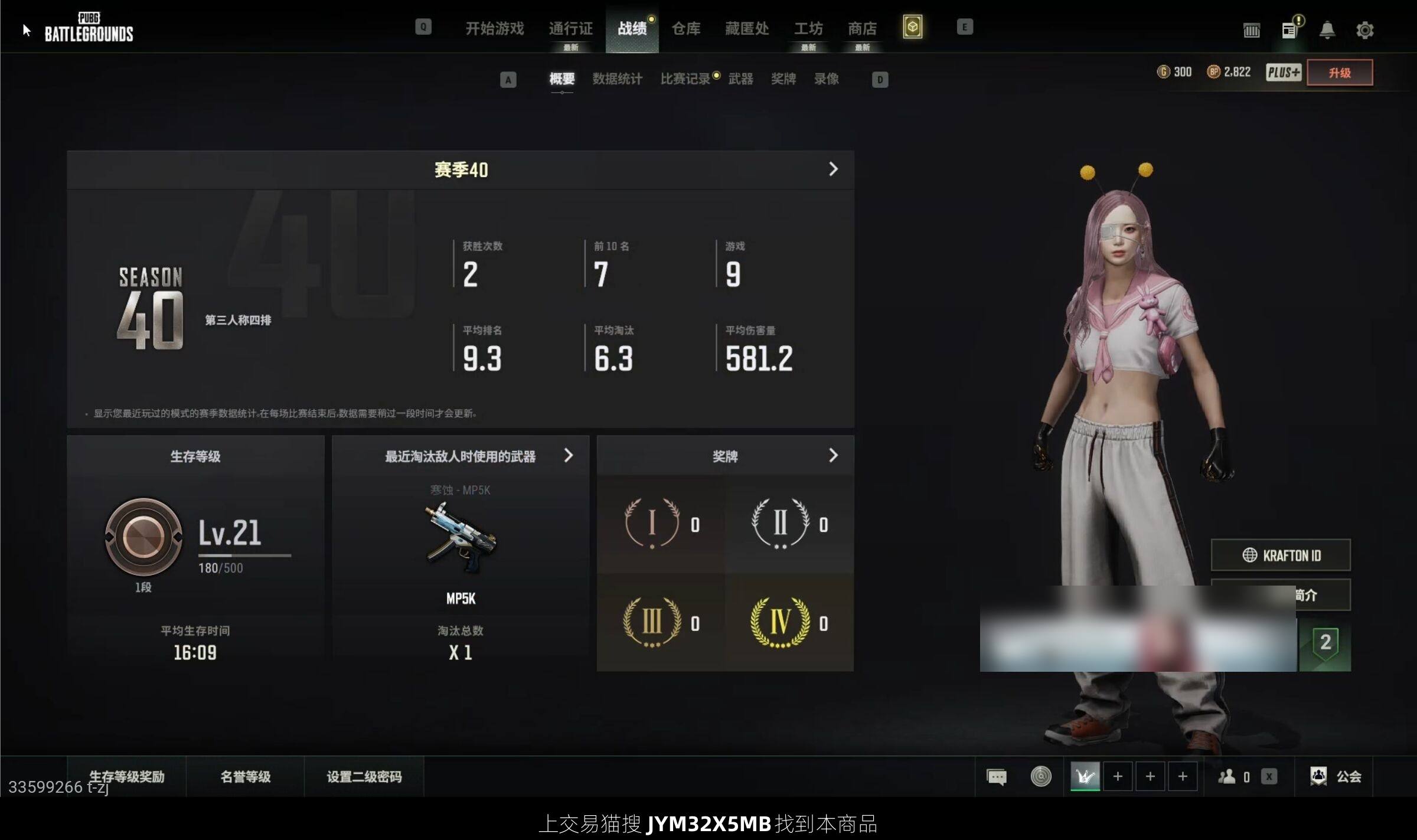
Task: Open the 仓库 inventory tab
Action: [x=685, y=28]
